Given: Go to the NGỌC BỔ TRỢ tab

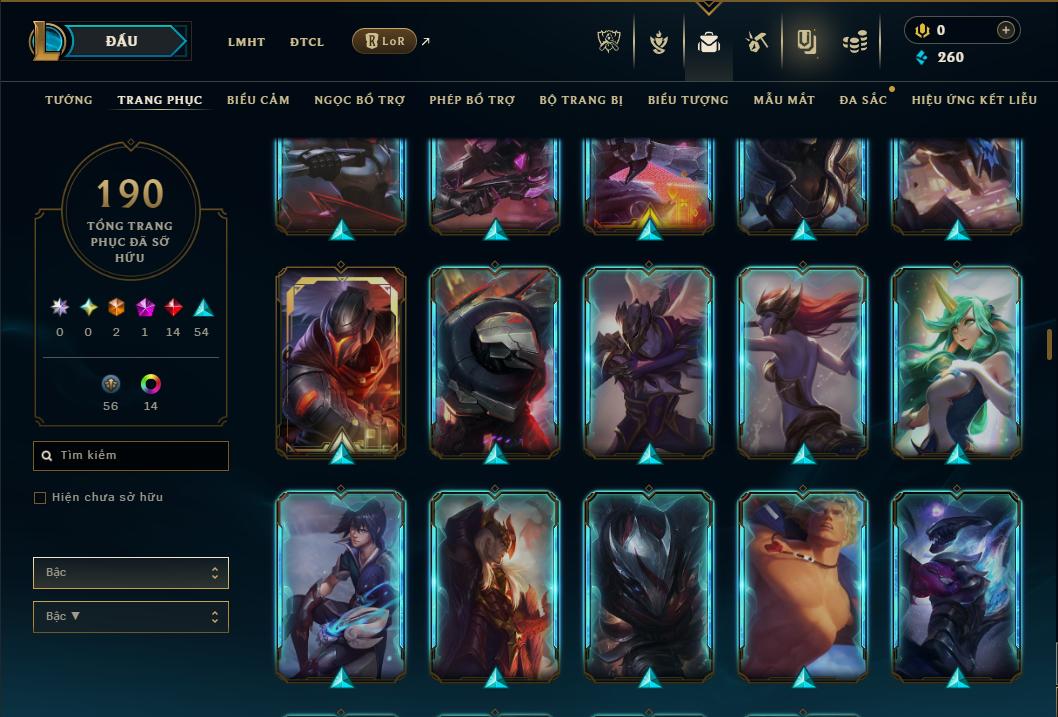Looking at the screenshot, I should (x=359, y=100).
